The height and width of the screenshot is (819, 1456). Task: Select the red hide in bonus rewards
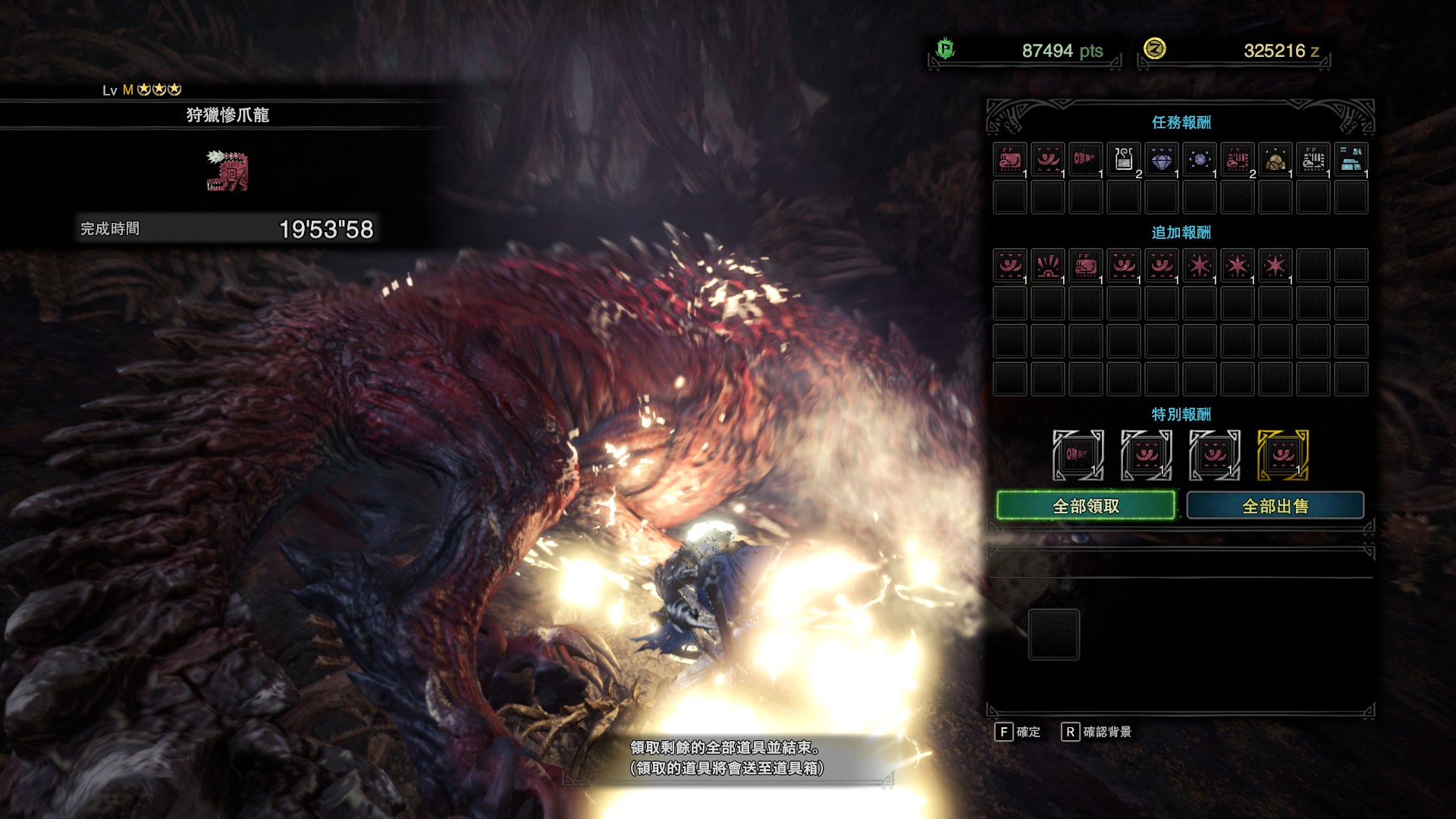pyautogui.click(x=1086, y=266)
